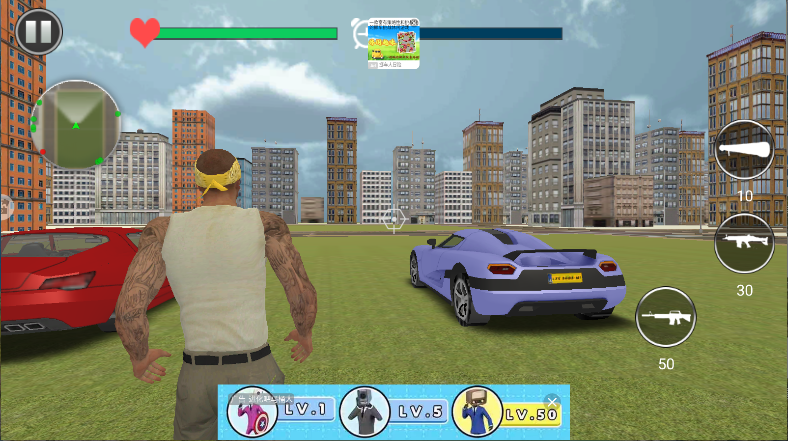788x441 pixels.
Task: Open the yellow taxi ad thumbnail
Action: pyautogui.click(x=393, y=45)
